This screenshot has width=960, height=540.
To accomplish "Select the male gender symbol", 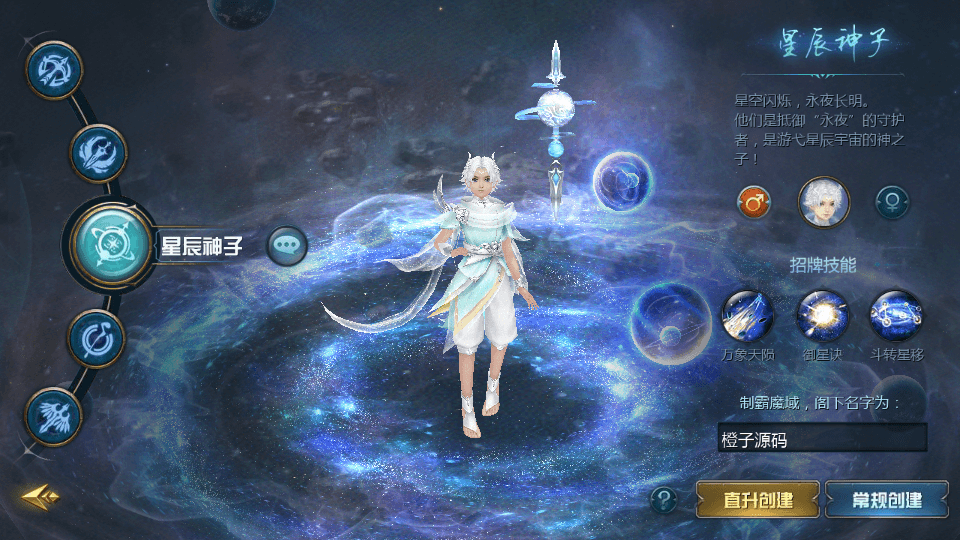I will 754,202.
